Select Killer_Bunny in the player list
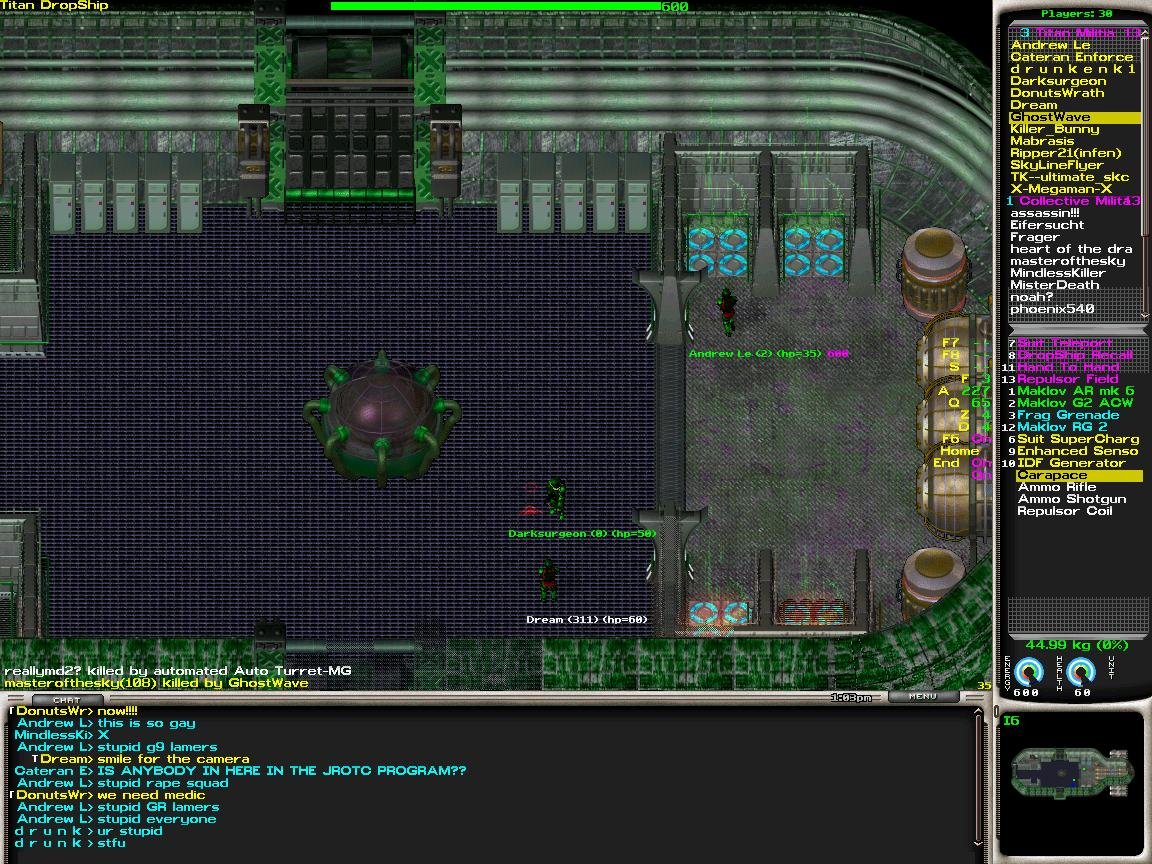1152x864 pixels. click(x=1054, y=129)
